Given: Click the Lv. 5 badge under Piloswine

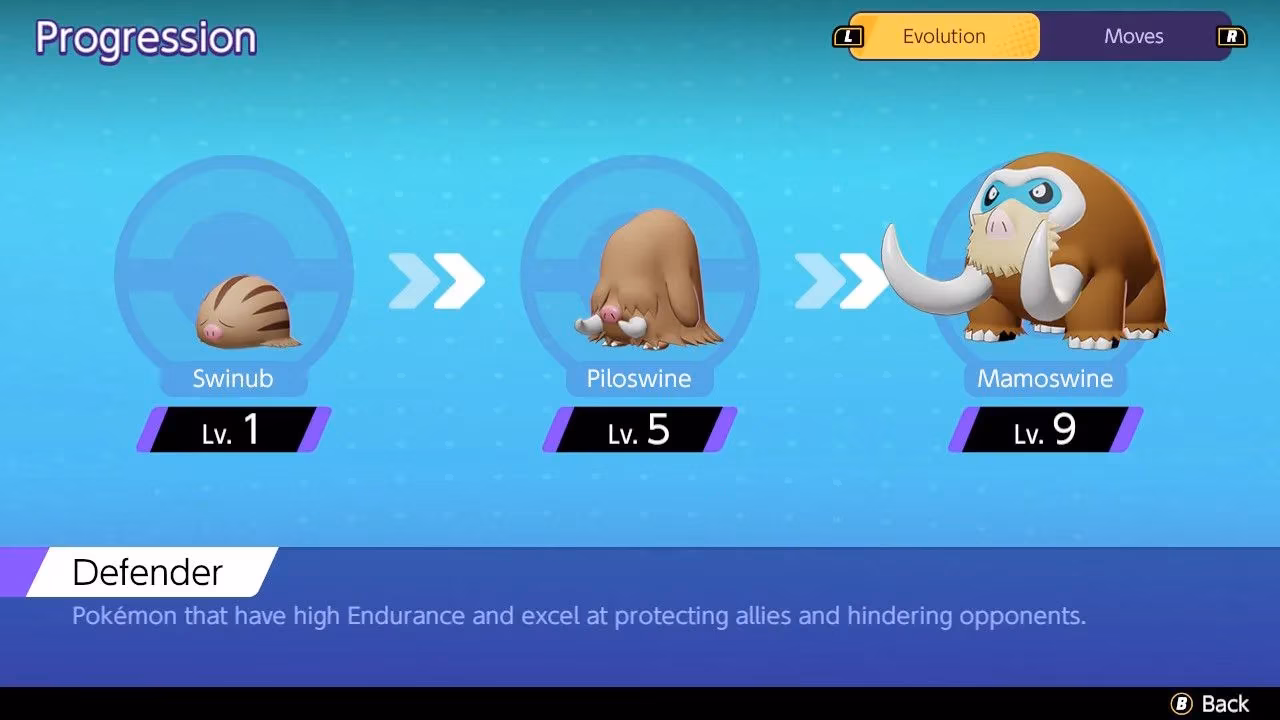Looking at the screenshot, I should click(x=638, y=431).
